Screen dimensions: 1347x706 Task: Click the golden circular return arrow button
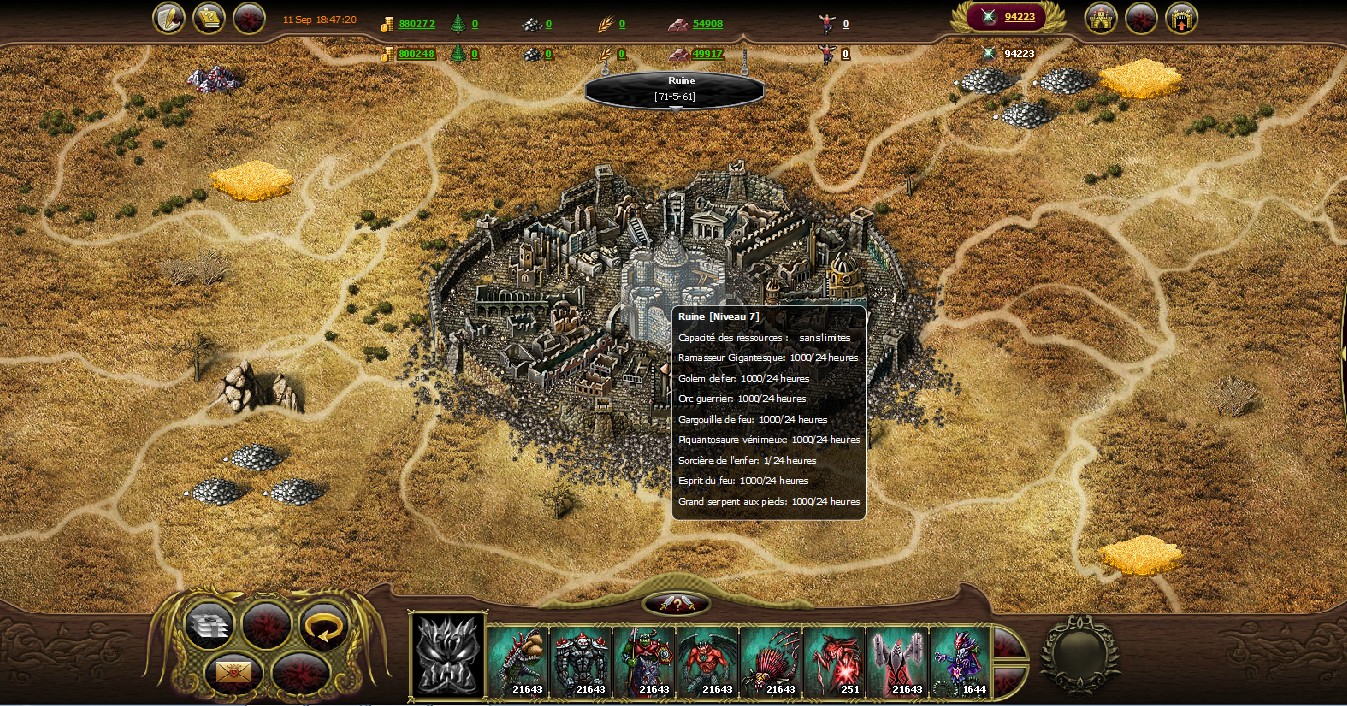click(x=323, y=625)
